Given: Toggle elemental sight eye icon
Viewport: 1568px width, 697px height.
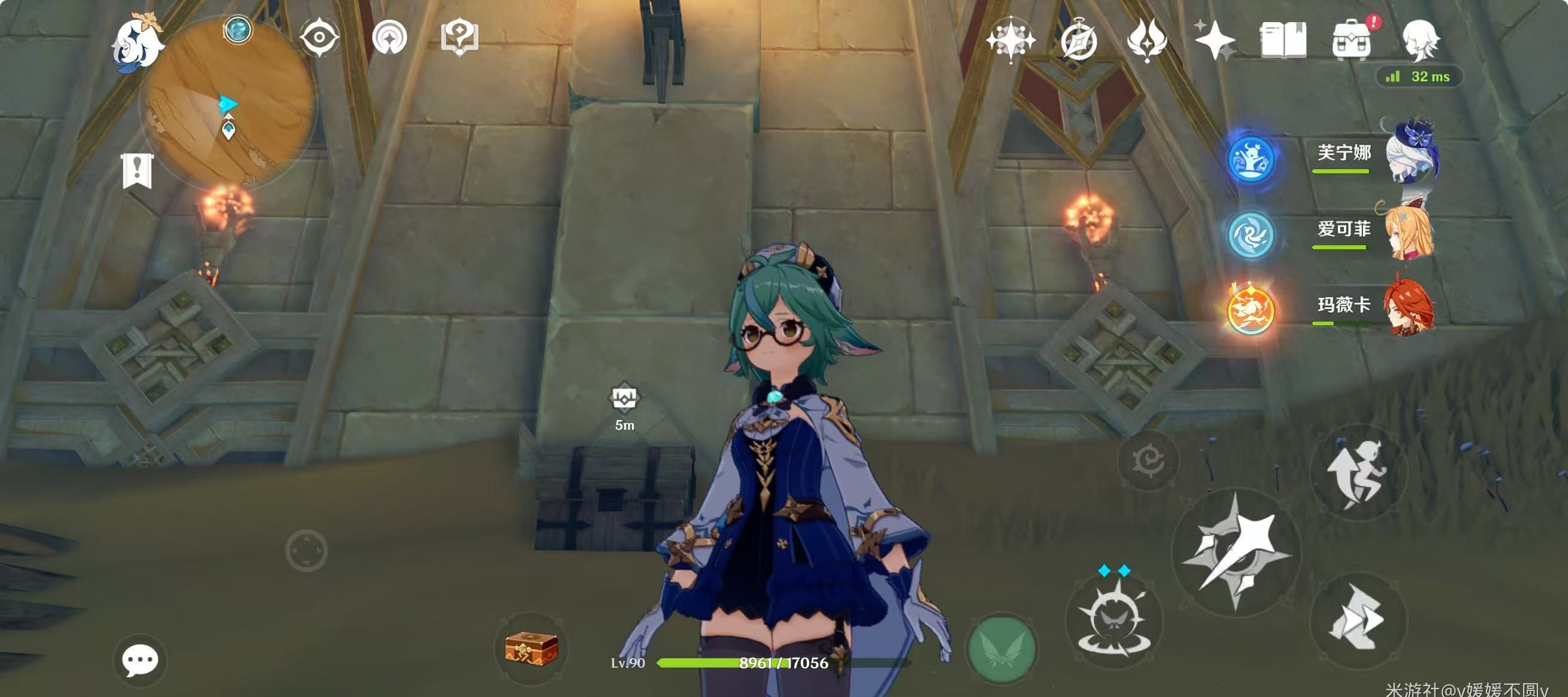Looking at the screenshot, I should (319, 38).
